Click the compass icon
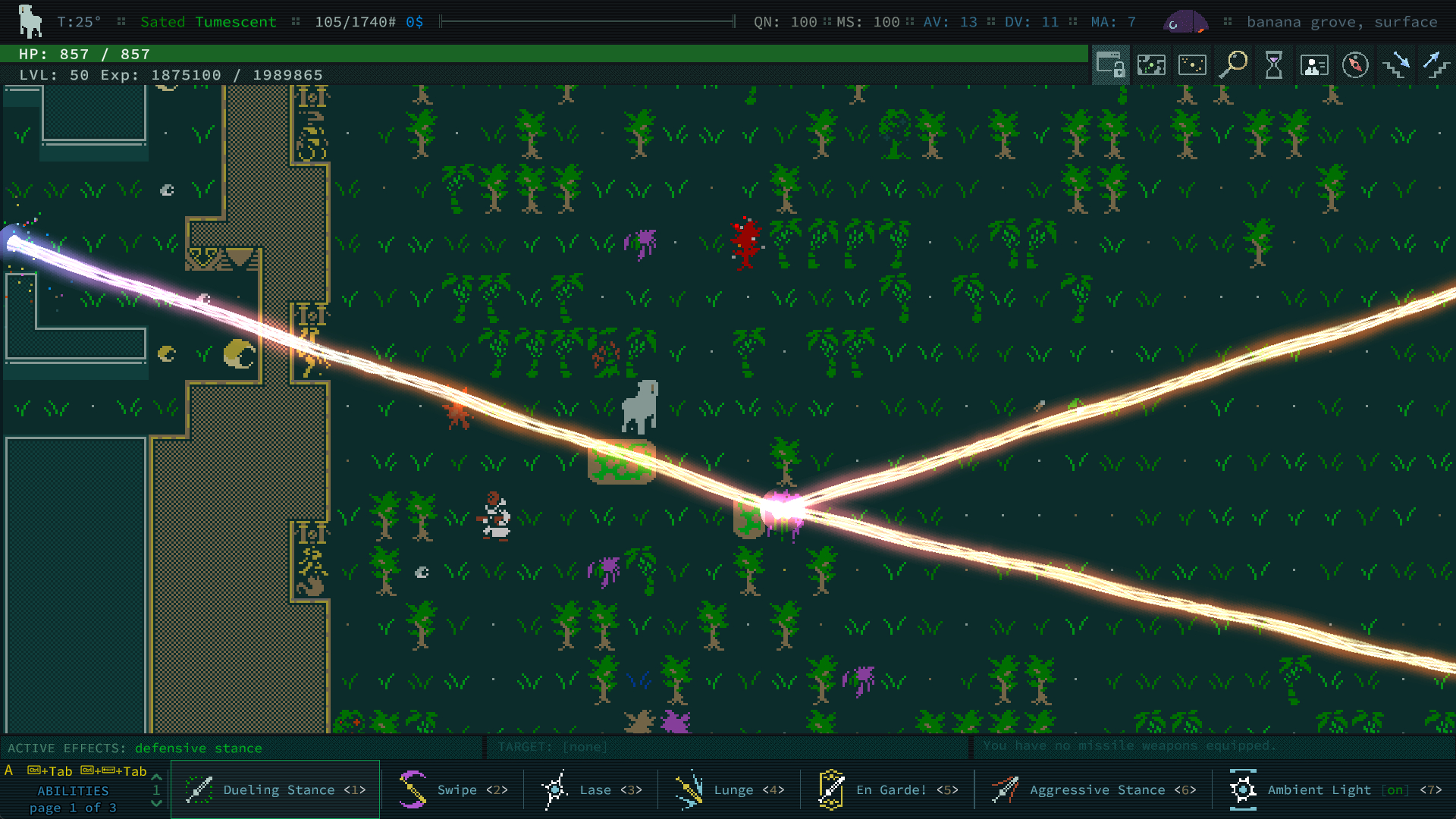The height and width of the screenshot is (819, 1456). click(x=1355, y=65)
